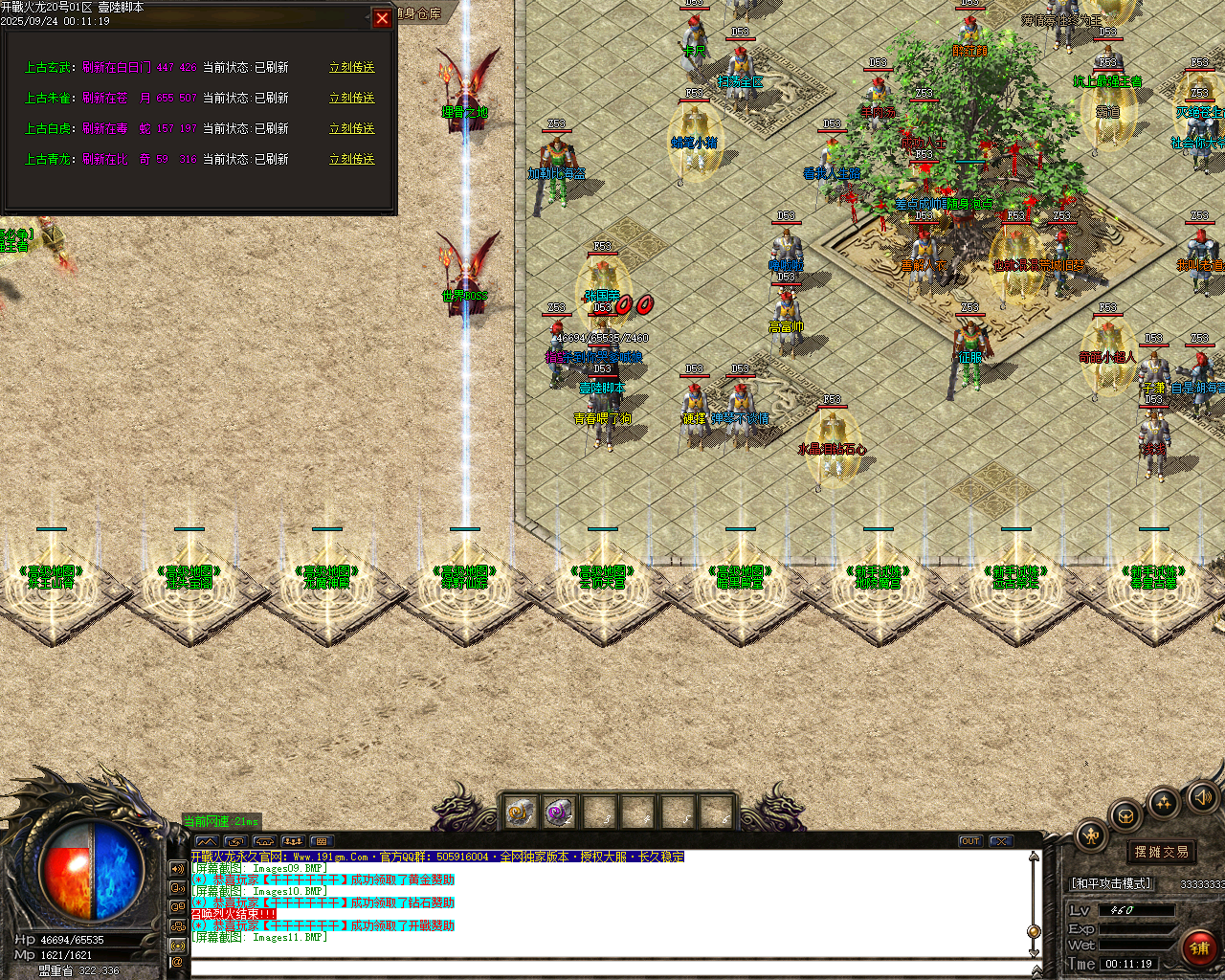Image resolution: width=1225 pixels, height=980 pixels.
Task: Click the broadcast signal icon in the chat sidebar
Action: point(177,945)
